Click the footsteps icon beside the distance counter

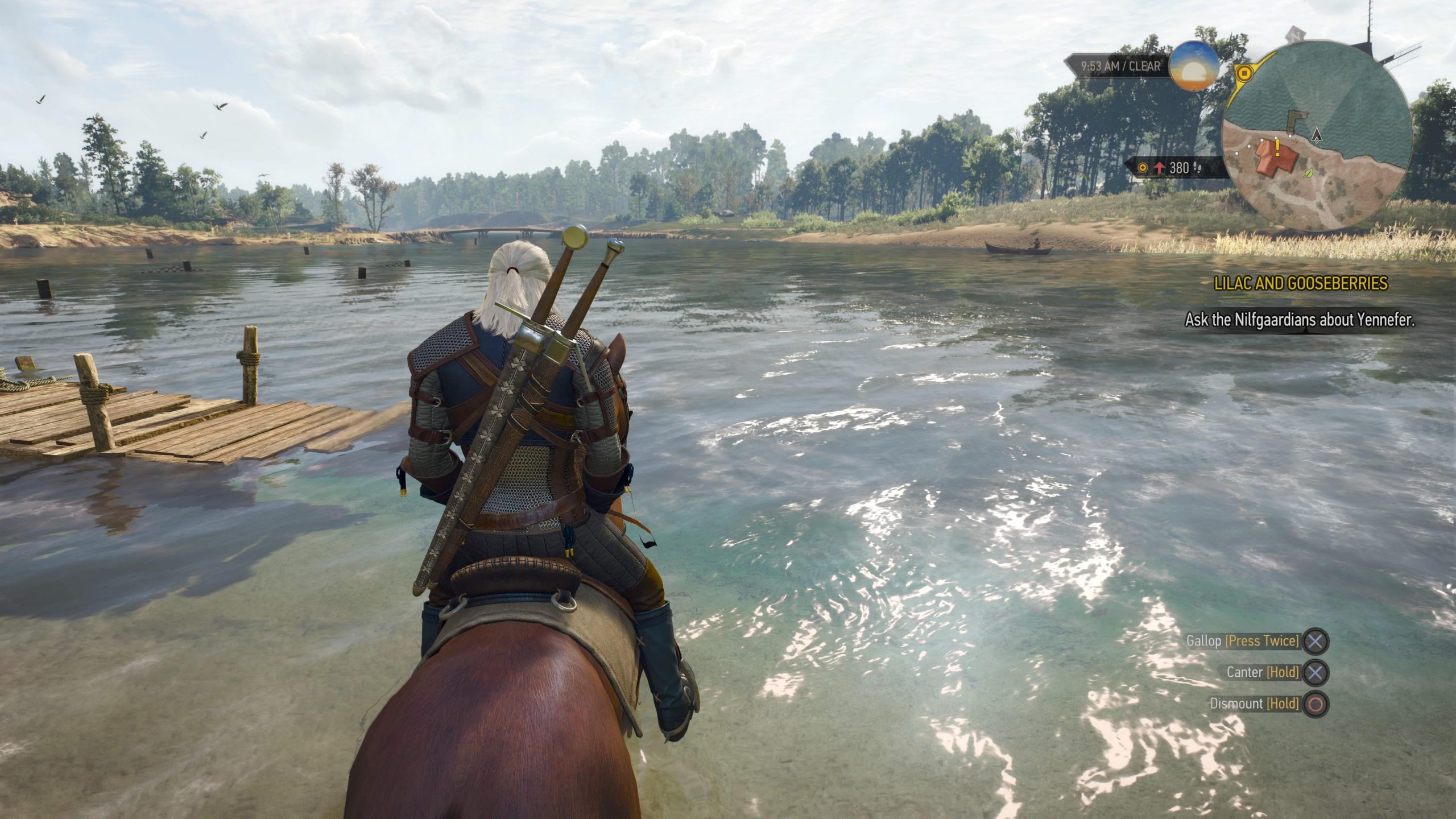pos(1198,168)
